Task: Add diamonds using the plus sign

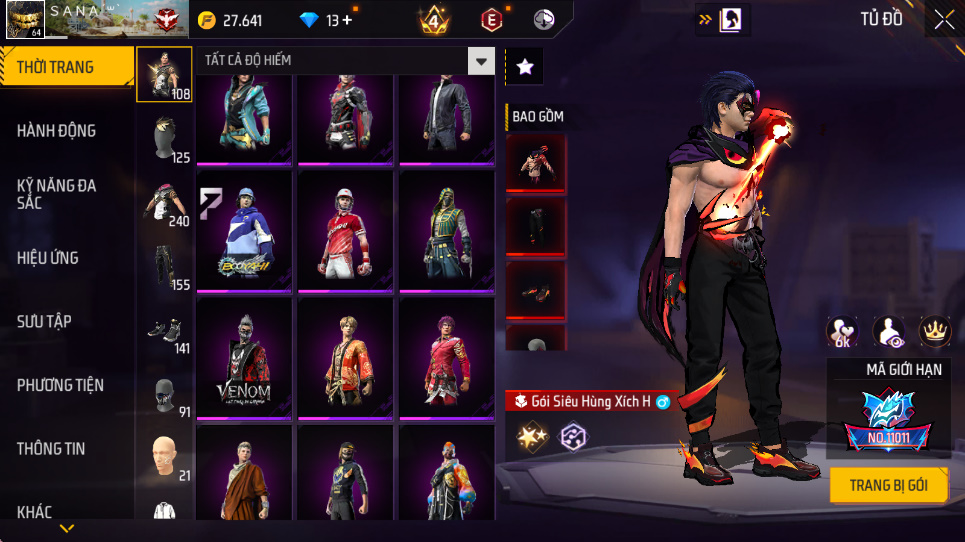Action: 346,20
